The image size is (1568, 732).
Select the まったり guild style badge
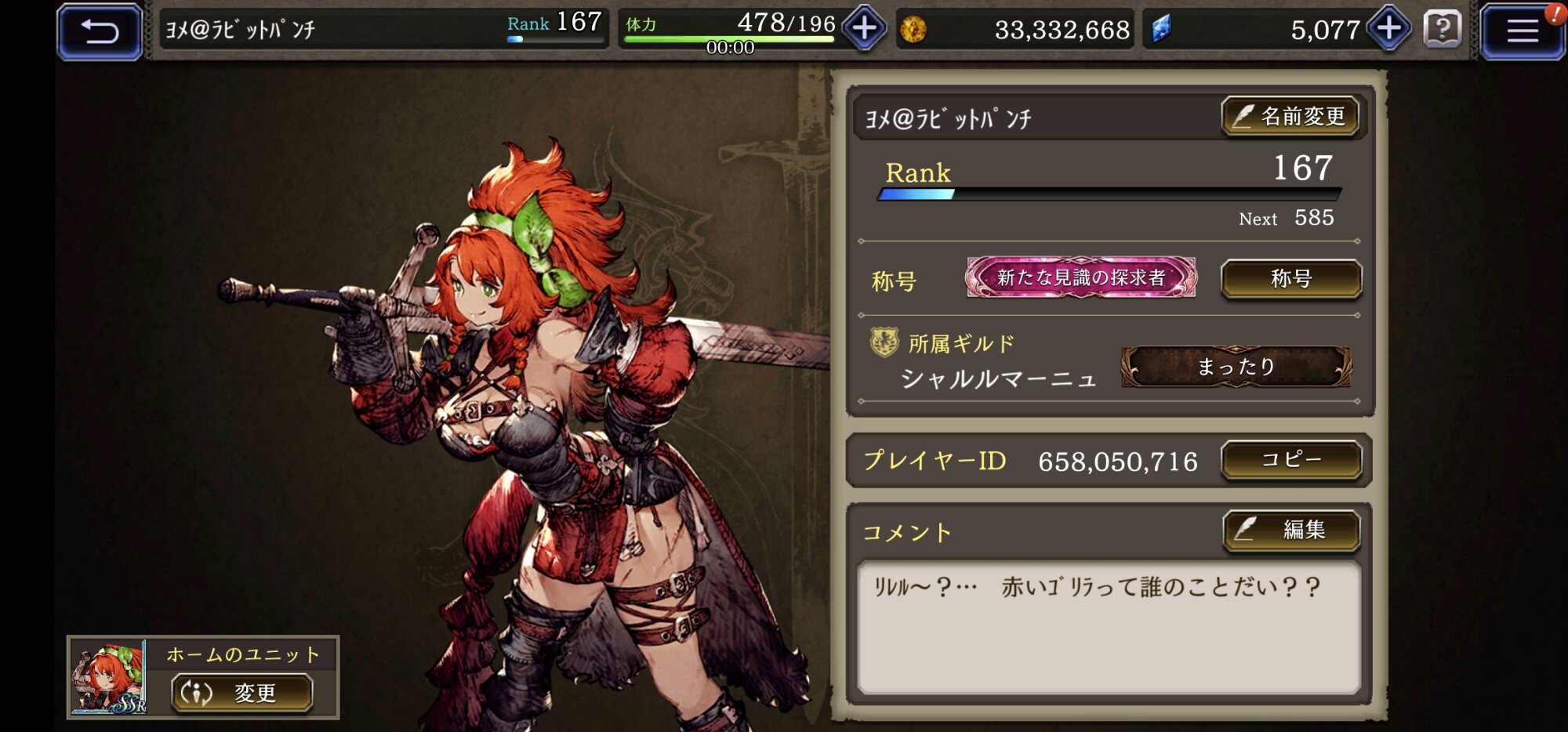[x=1236, y=367]
